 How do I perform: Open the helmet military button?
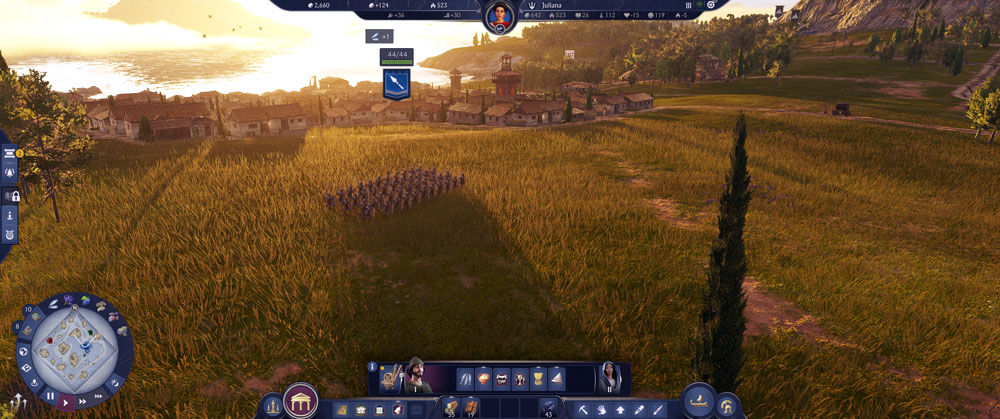coord(728,405)
